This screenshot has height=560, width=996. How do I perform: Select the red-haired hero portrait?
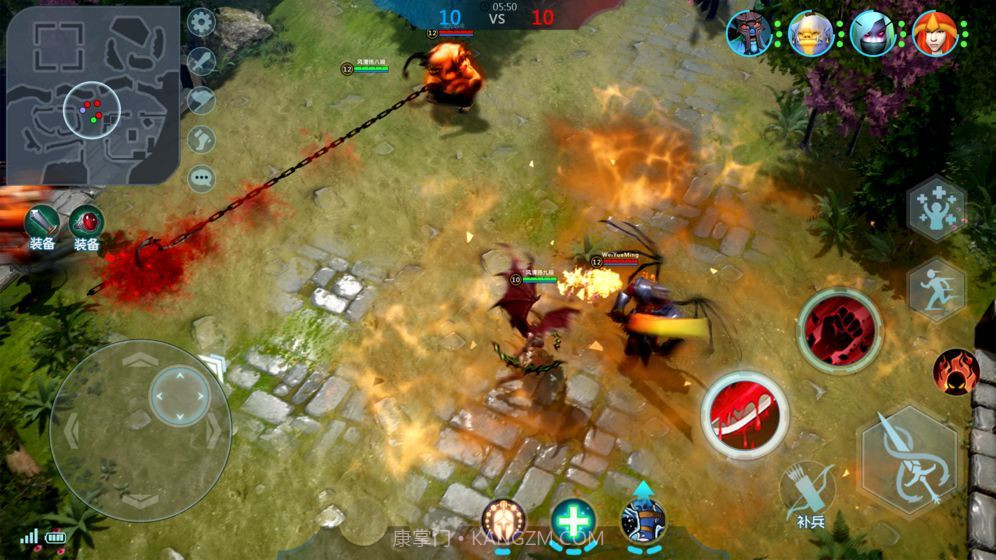[x=935, y=34]
